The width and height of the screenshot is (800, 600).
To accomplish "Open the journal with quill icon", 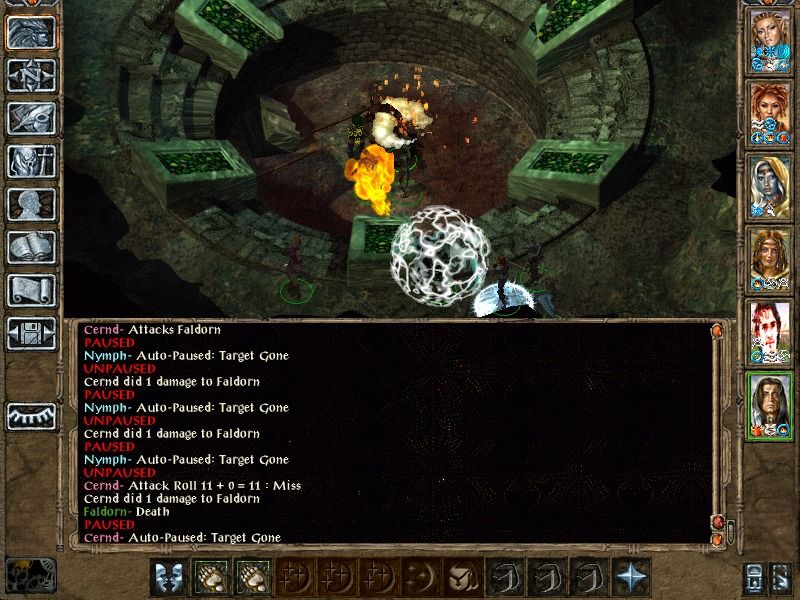I will coord(31,118).
